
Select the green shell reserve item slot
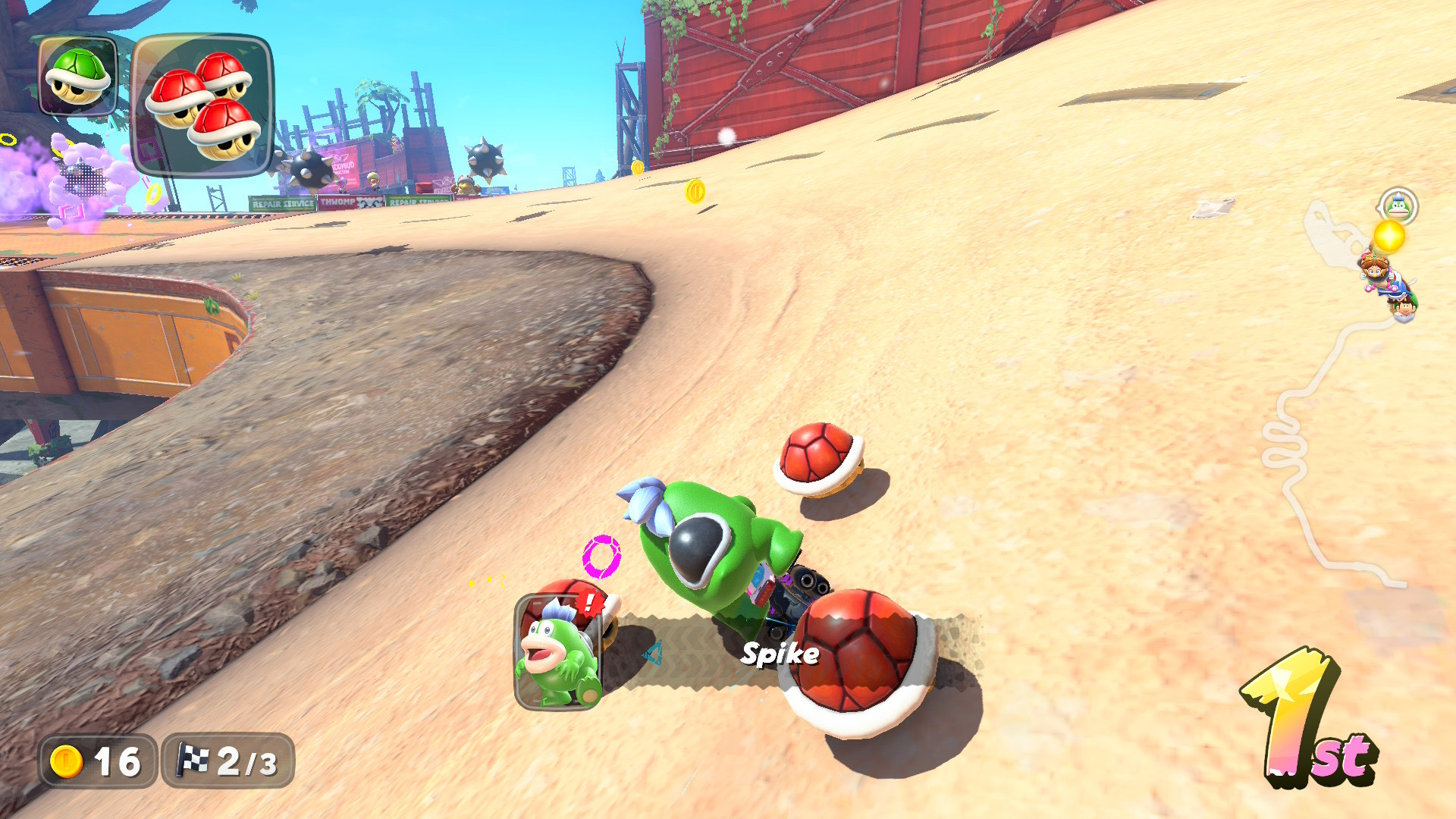click(x=77, y=76)
